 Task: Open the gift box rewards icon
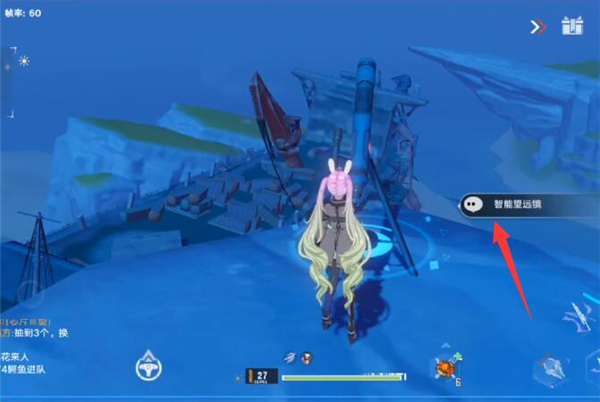pyautogui.click(x=572, y=26)
